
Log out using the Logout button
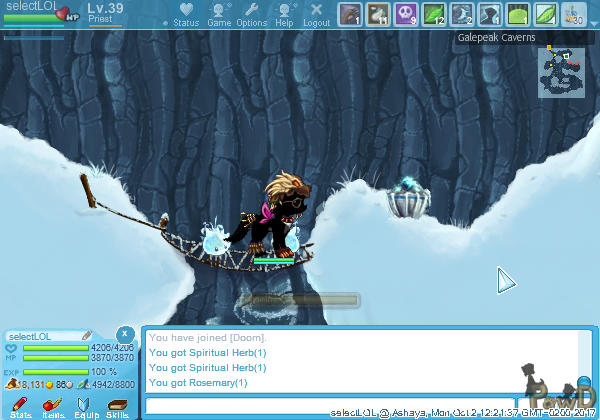tap(316, 14)
